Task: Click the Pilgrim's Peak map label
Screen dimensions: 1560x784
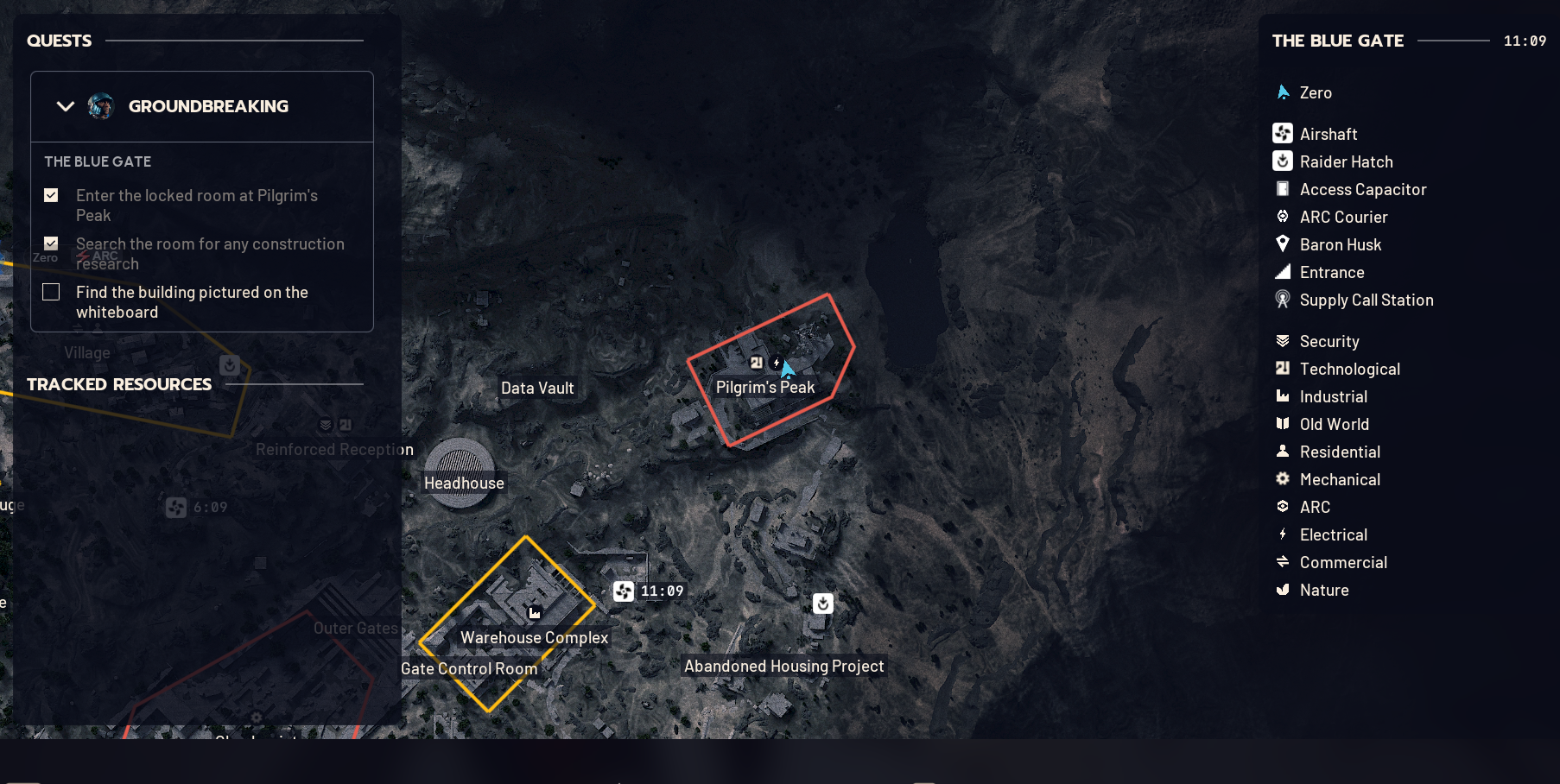Action: (x=764, y=388)
